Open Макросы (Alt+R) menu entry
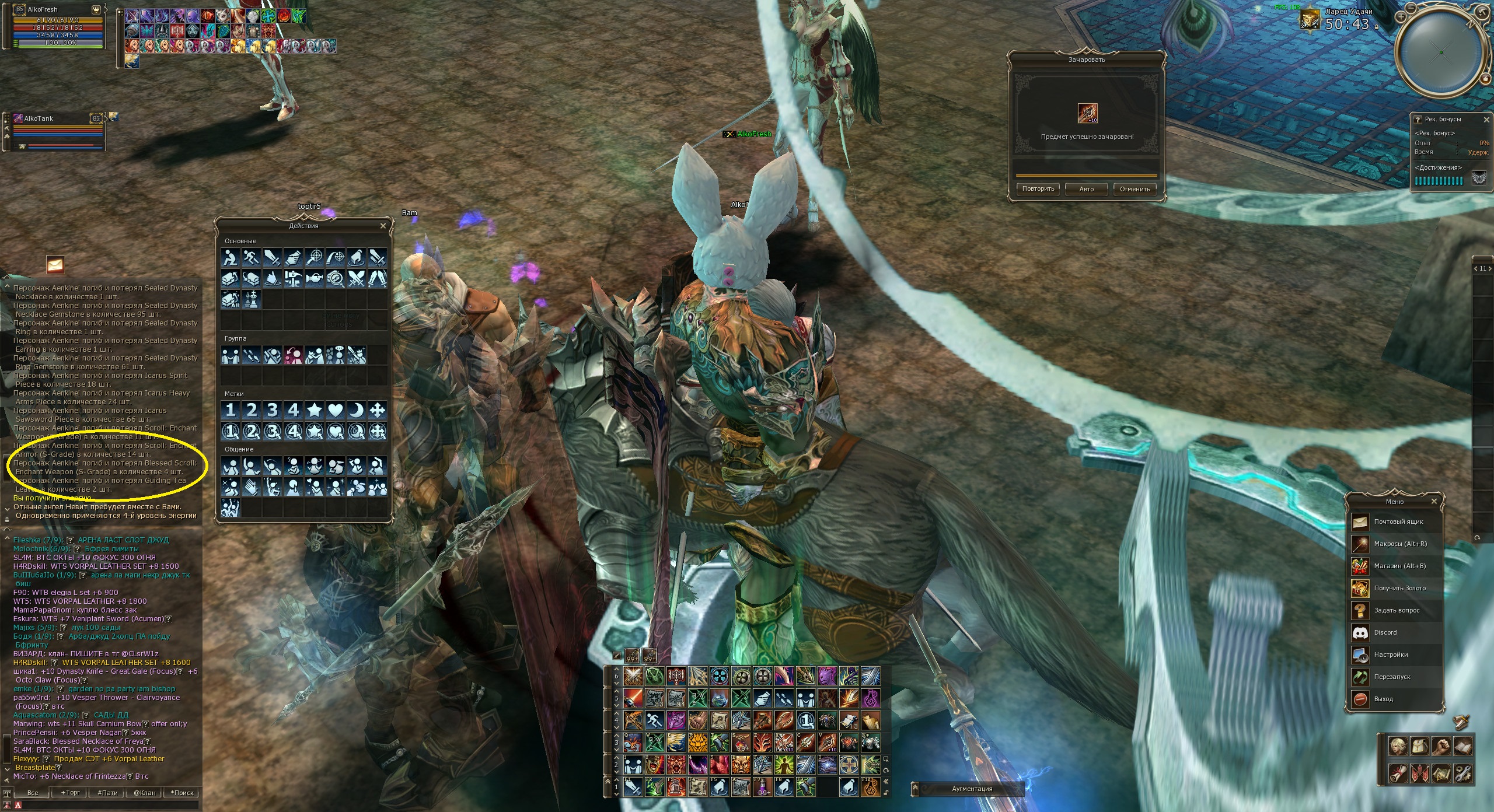The image size is (1494, 812). [1399, 544]
